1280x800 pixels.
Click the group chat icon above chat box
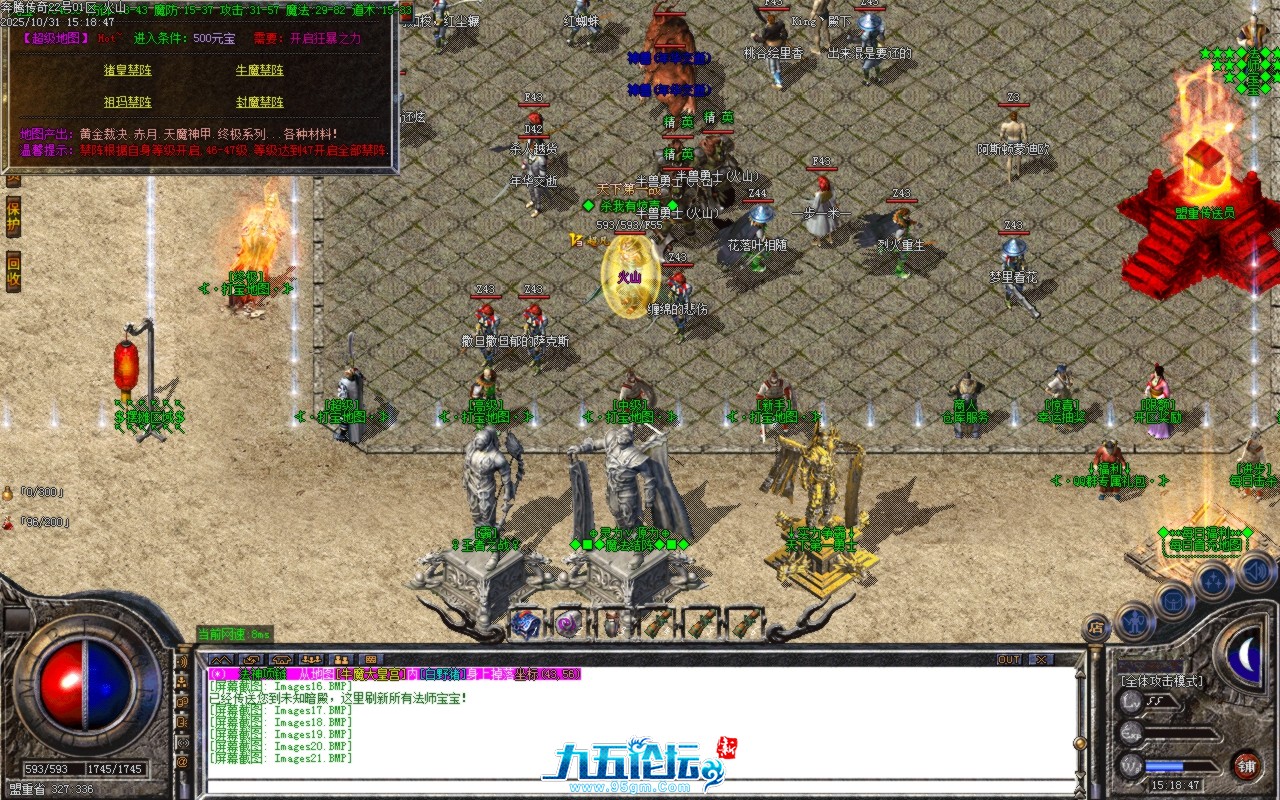tap(311, 658)
